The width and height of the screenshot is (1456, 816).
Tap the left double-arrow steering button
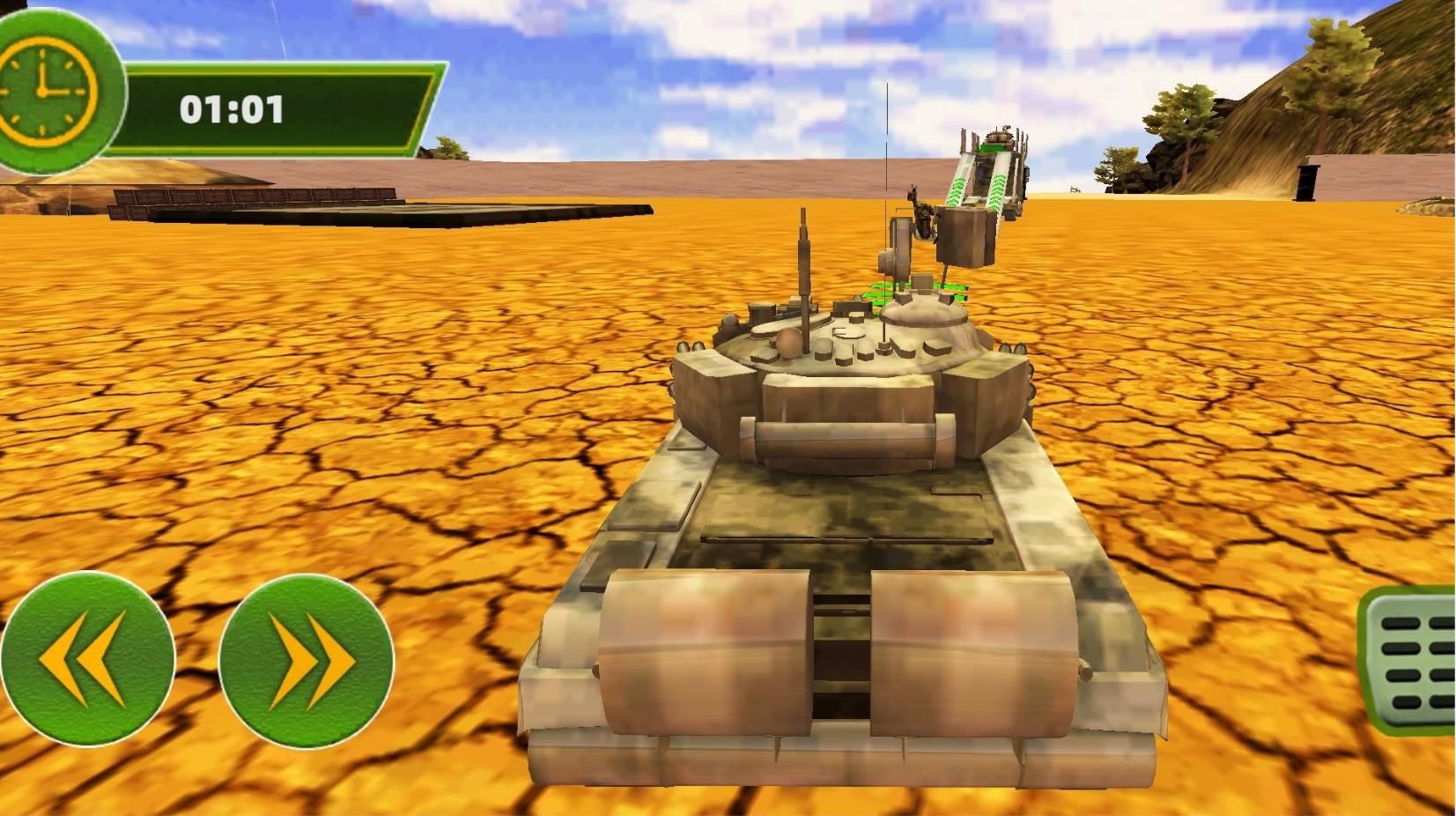click(x=86, y=658)
